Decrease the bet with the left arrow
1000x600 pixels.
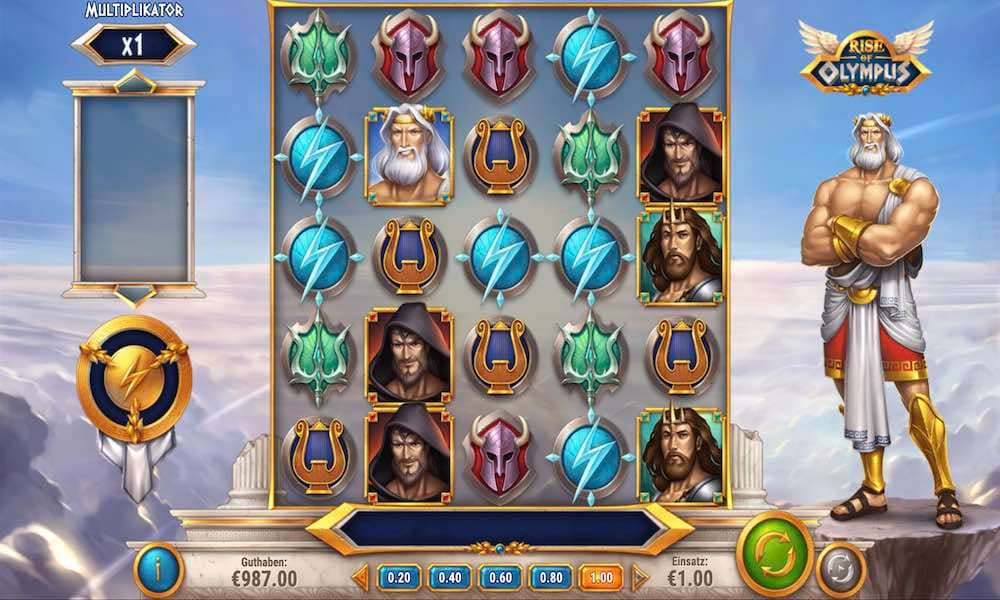pos(362,577)
